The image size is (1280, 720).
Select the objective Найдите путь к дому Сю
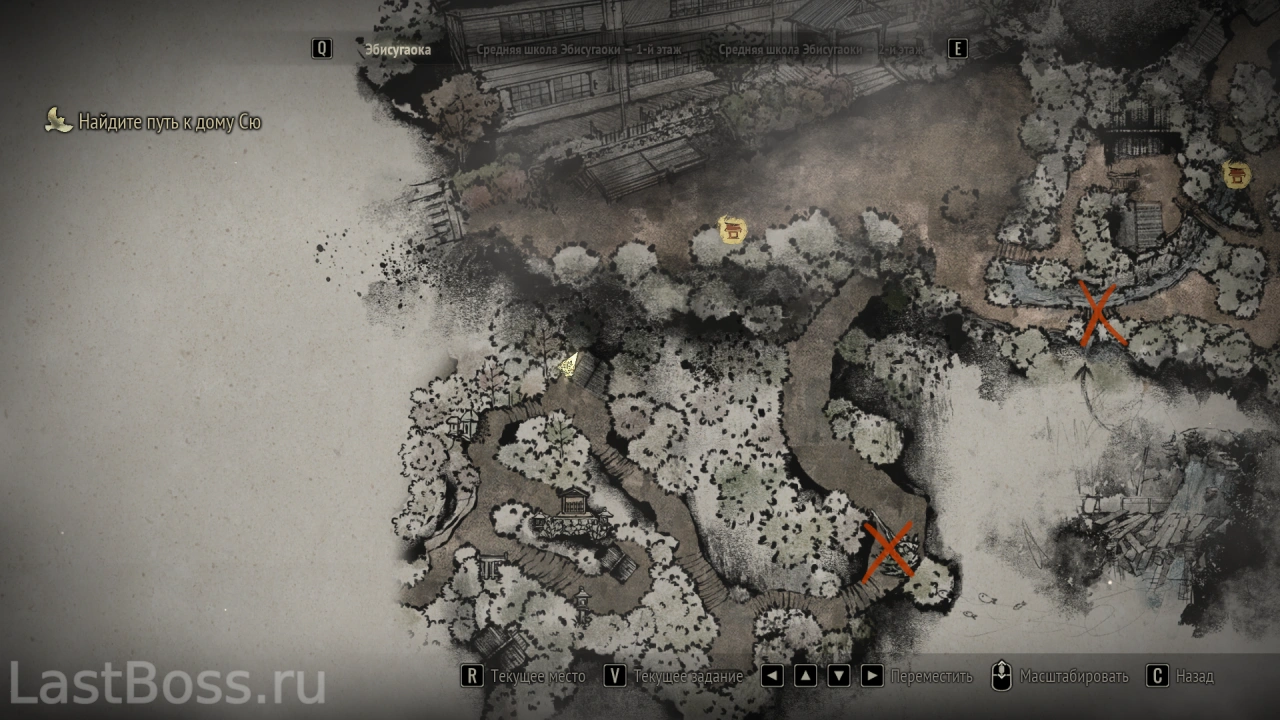(x=169, y=123)
